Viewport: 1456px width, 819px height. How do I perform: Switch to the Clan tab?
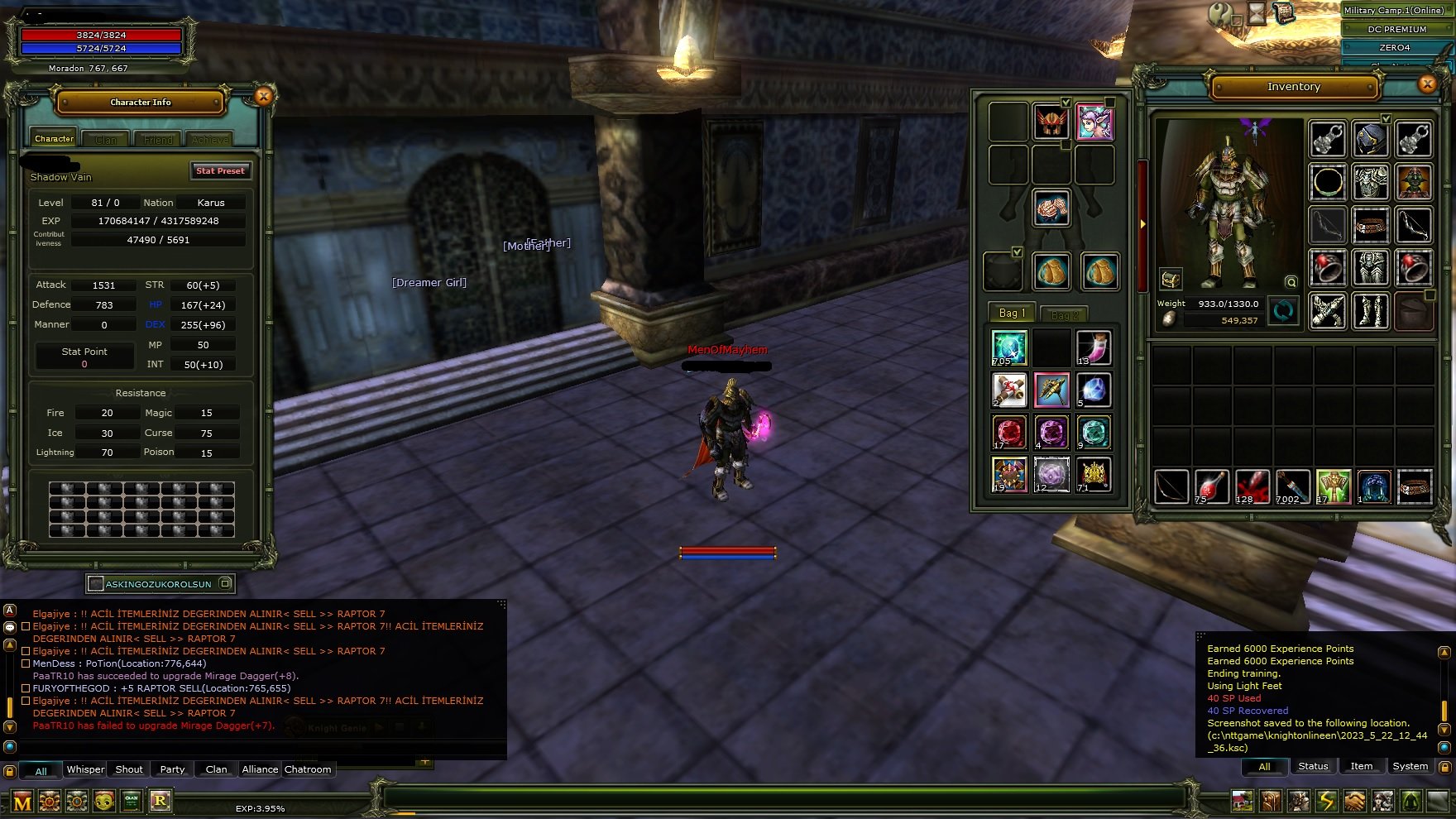pyautogui.click(x=106, y=140)
